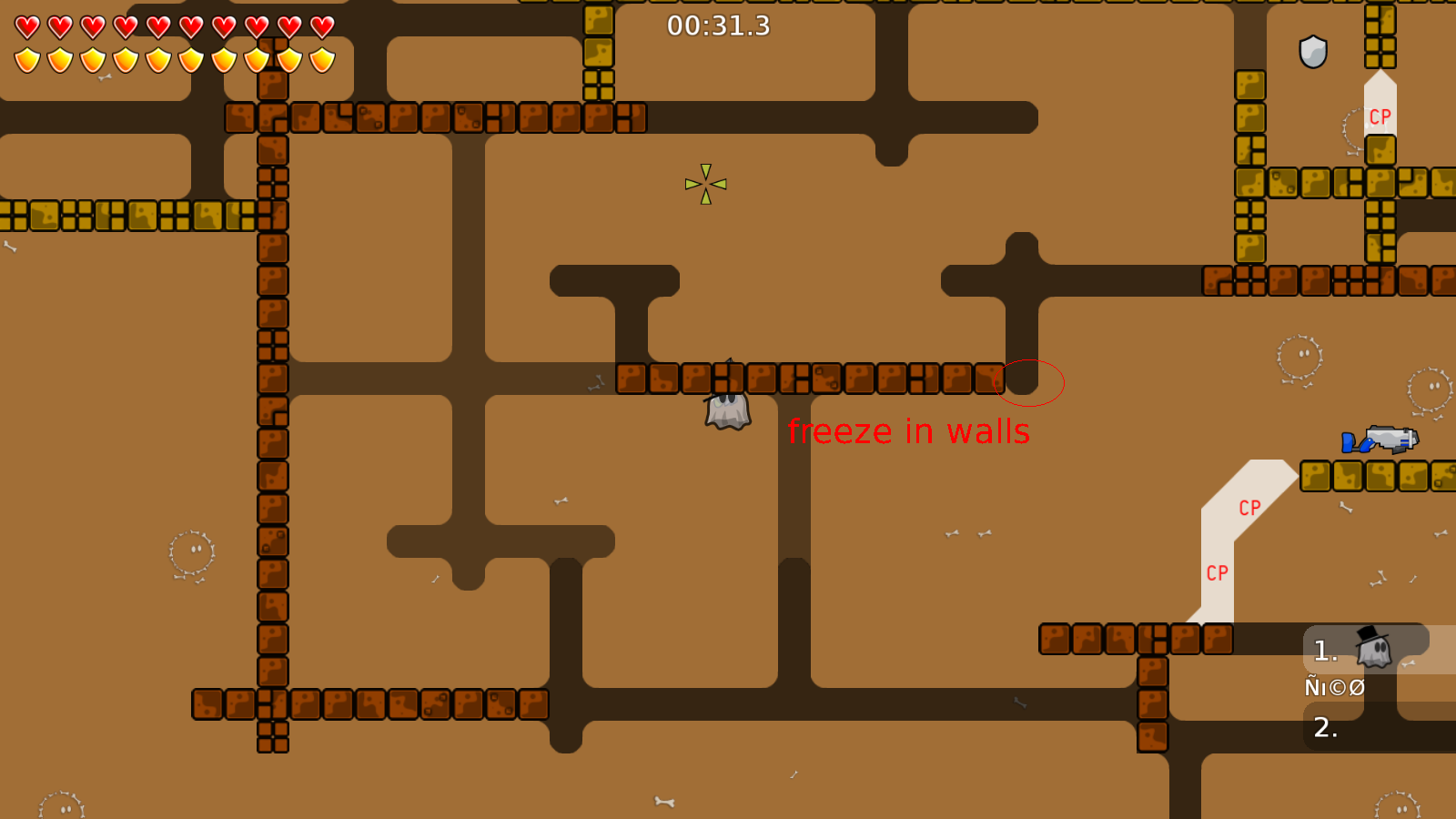Click the white ghost player character

click(x=726, y=414)
